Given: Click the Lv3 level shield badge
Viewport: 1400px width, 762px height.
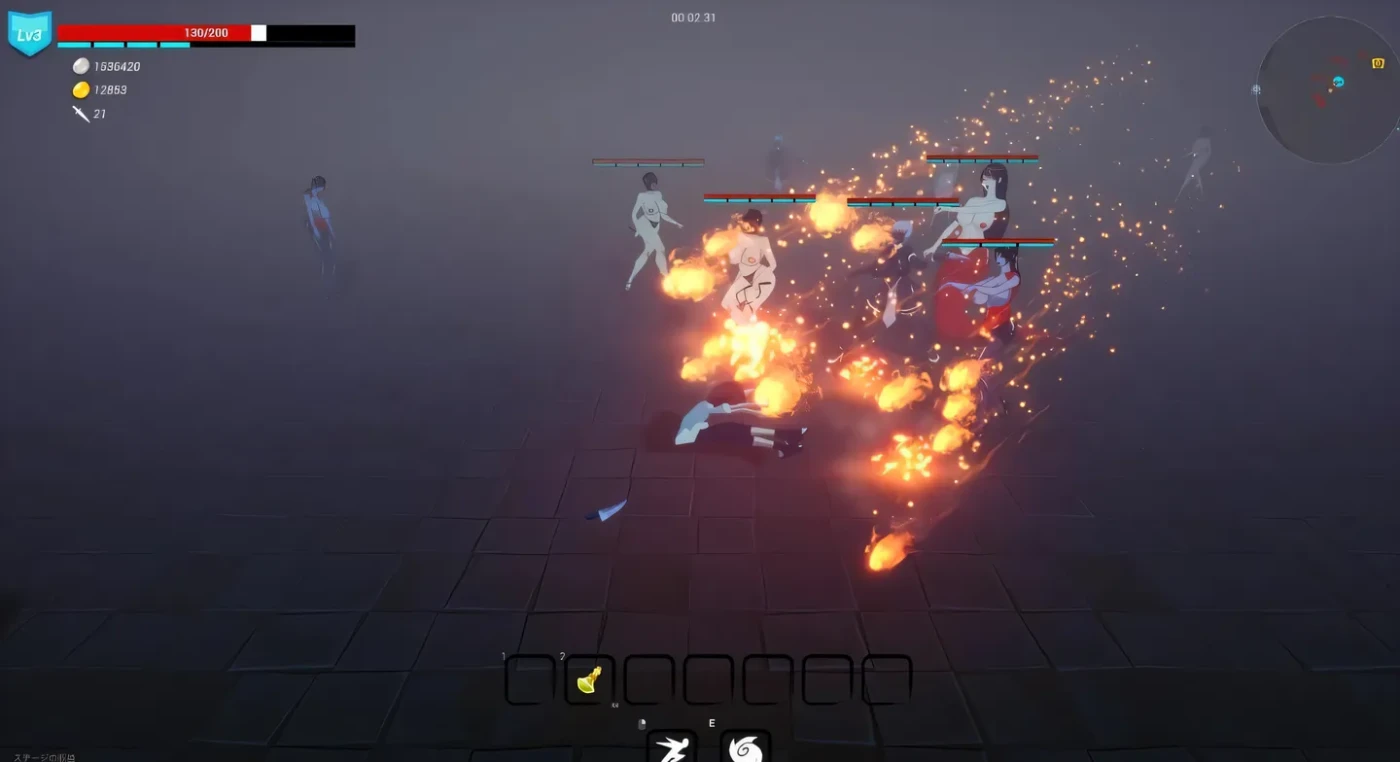Looking at the screenshot, I should tap(30, 33).
